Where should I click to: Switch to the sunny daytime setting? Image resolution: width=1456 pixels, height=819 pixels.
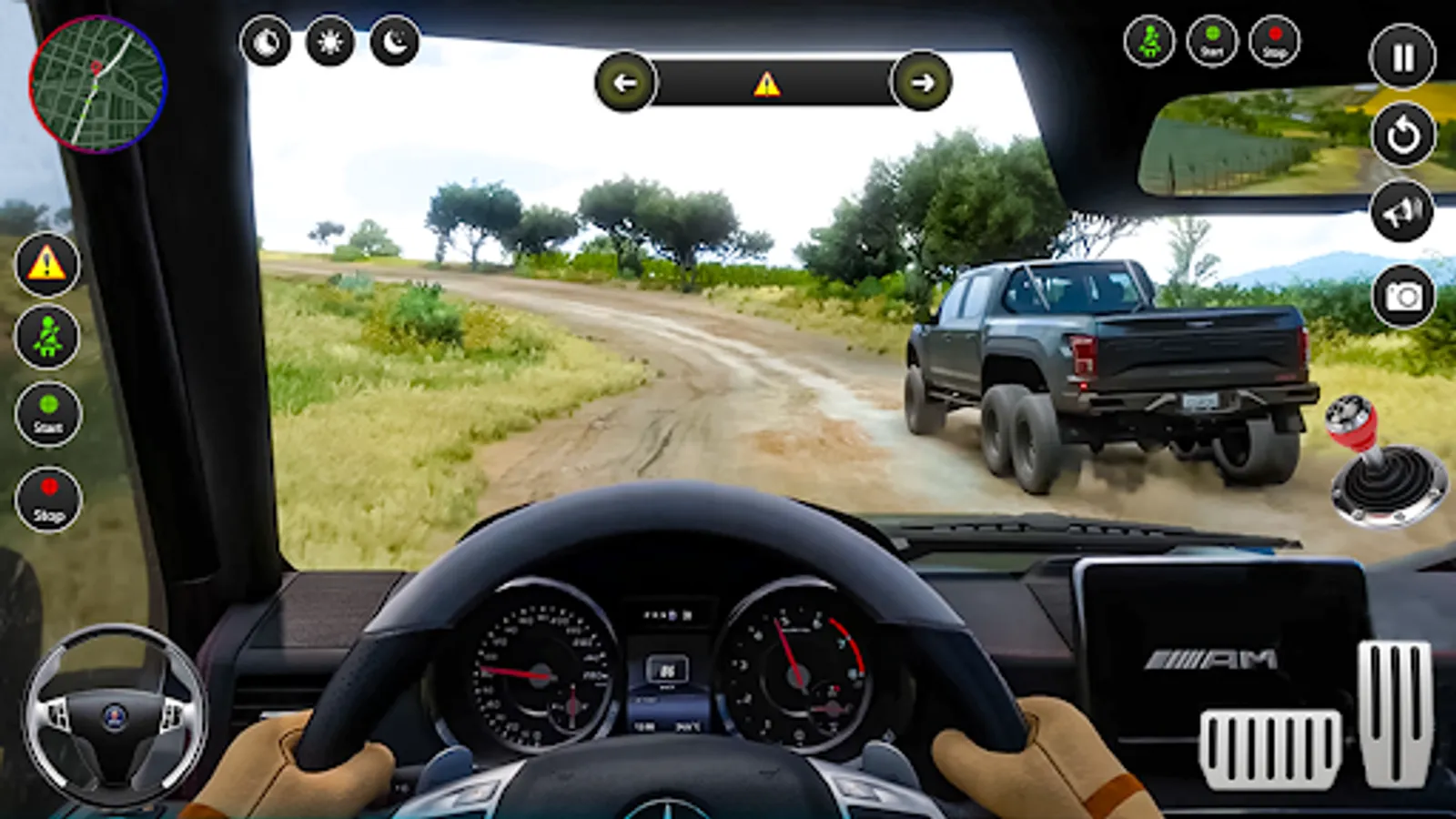pos(329,42)
